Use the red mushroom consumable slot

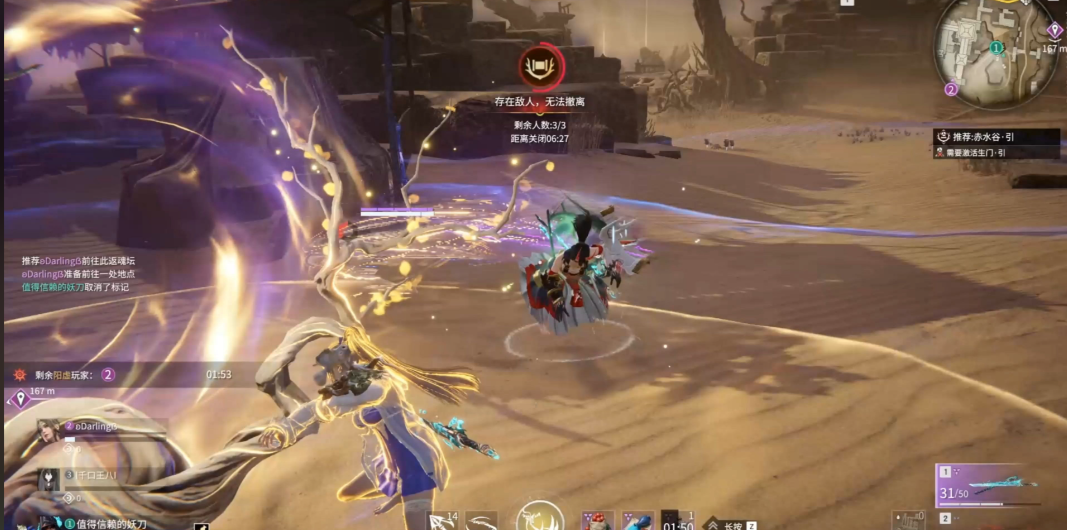598,520
